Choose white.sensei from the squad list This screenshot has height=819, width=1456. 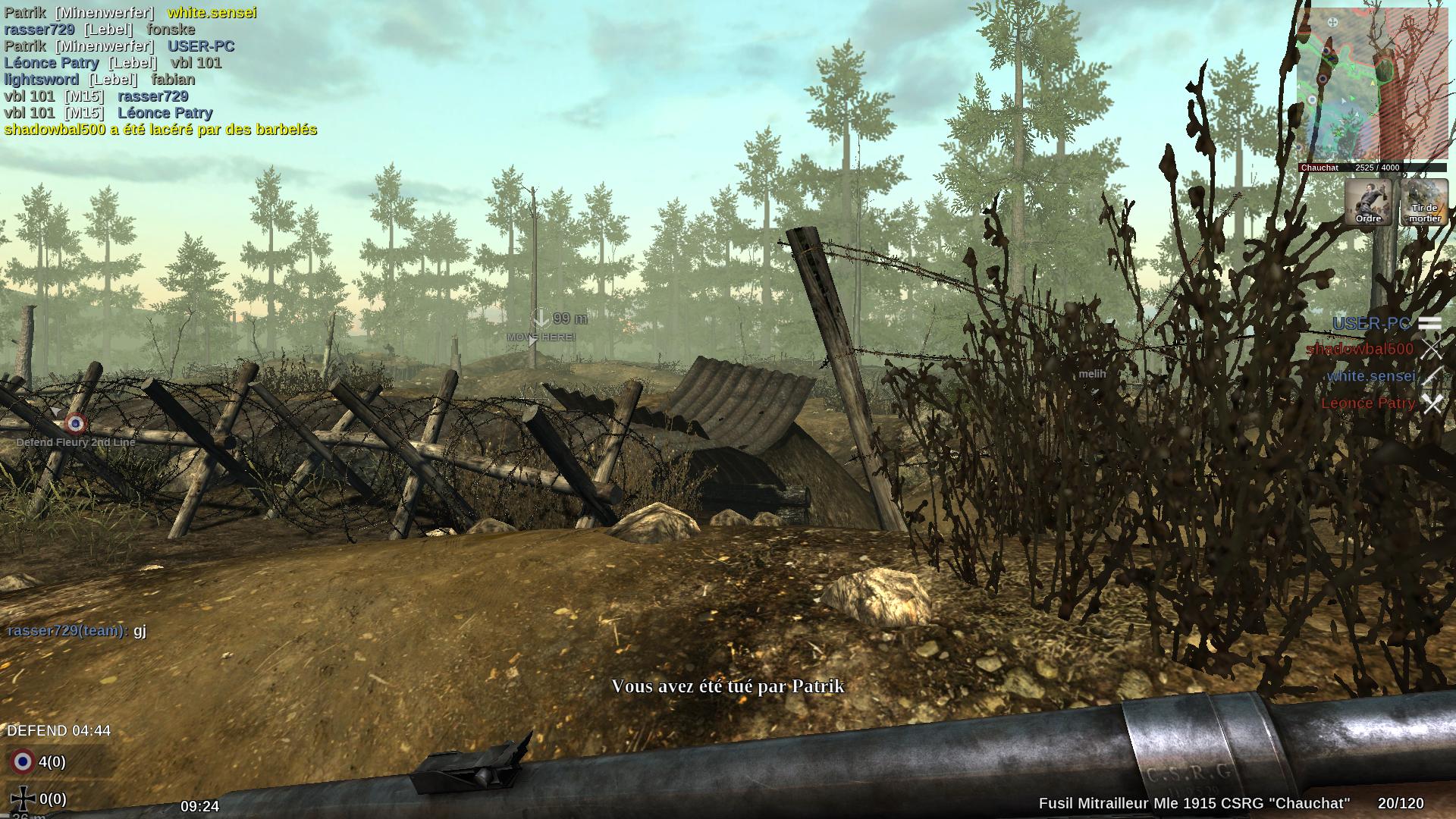[1370, 376]
